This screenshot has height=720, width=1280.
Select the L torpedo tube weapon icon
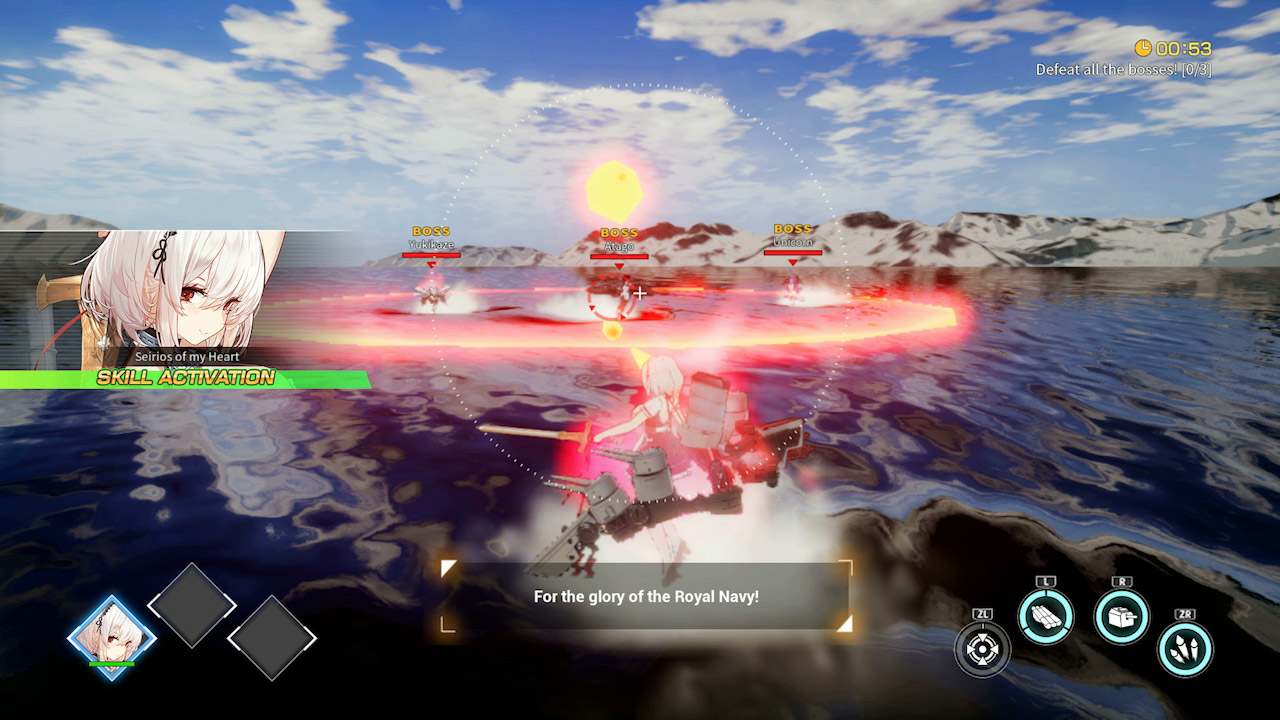coord(1048,618)
